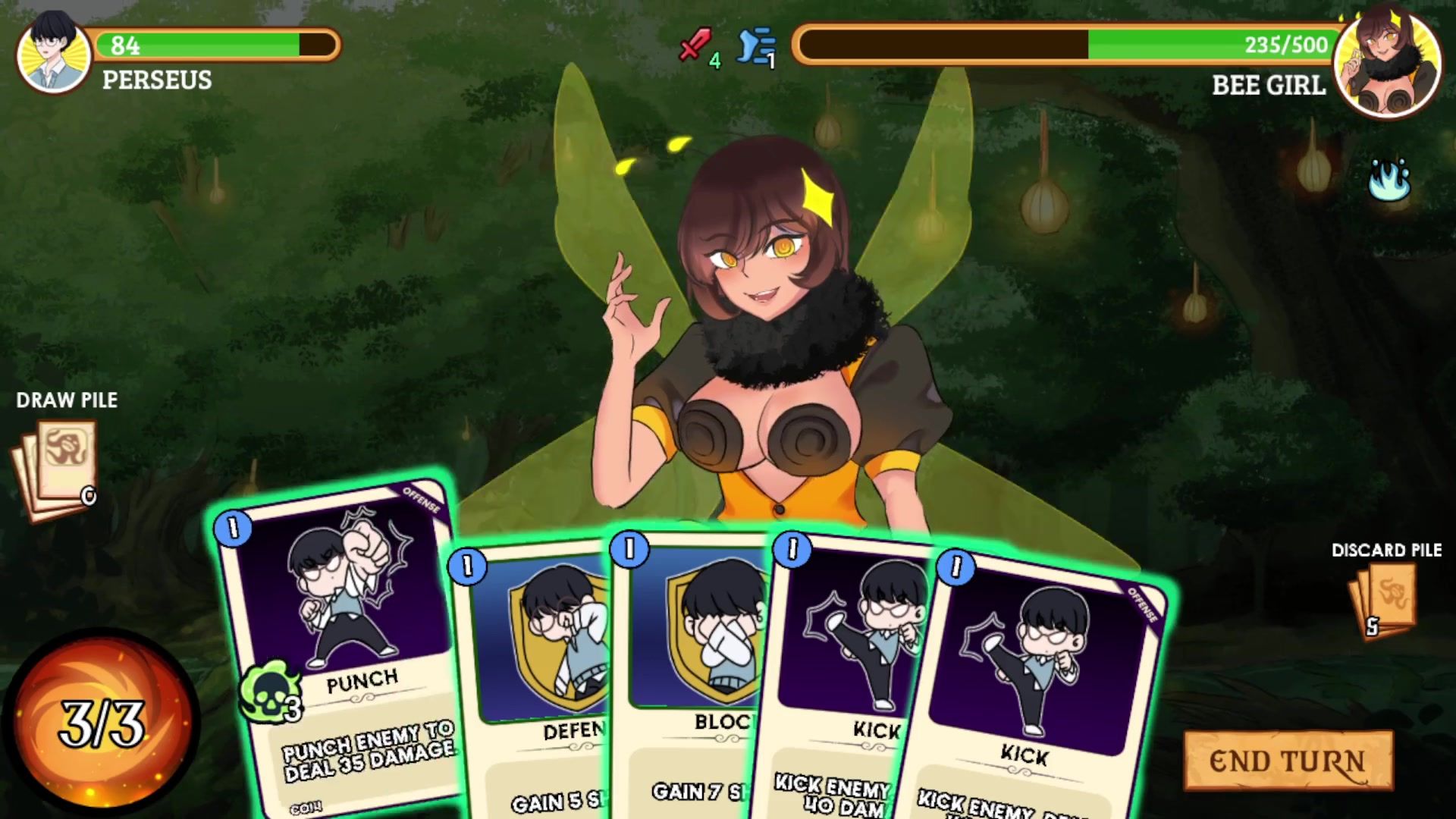Inspect the red sword attack intent icon
Viewport: 1456px width, 819px height.
[x=694, y=45]
